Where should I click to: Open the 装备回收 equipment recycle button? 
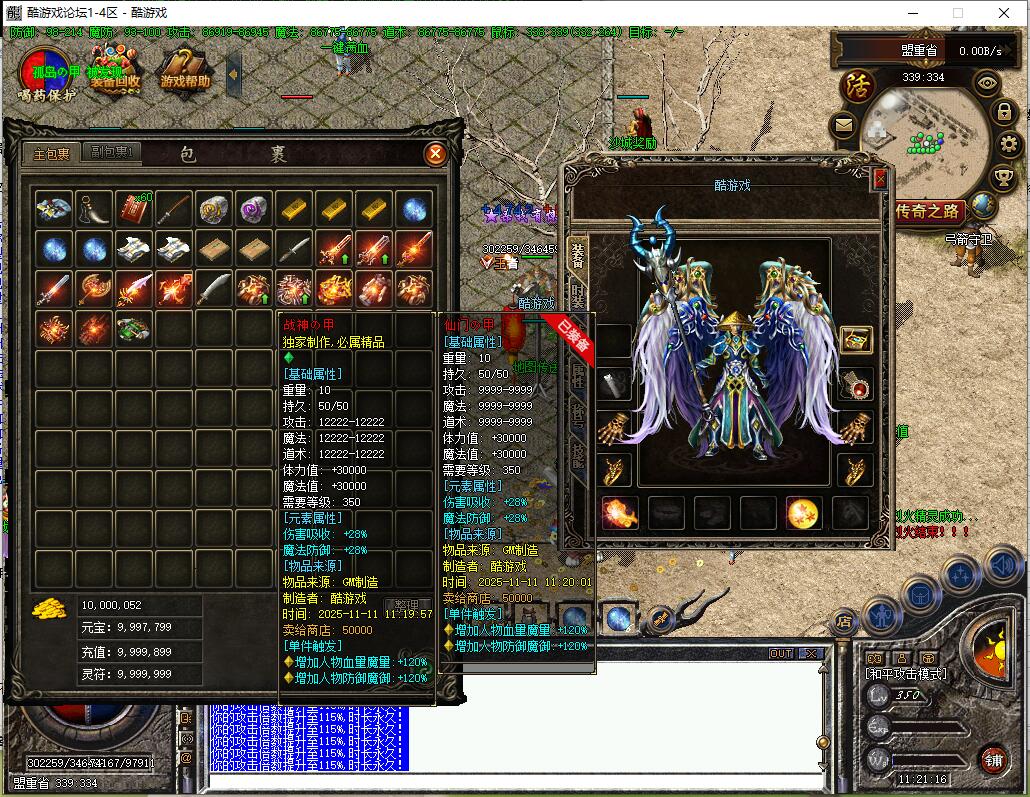(x=115, y=76)
